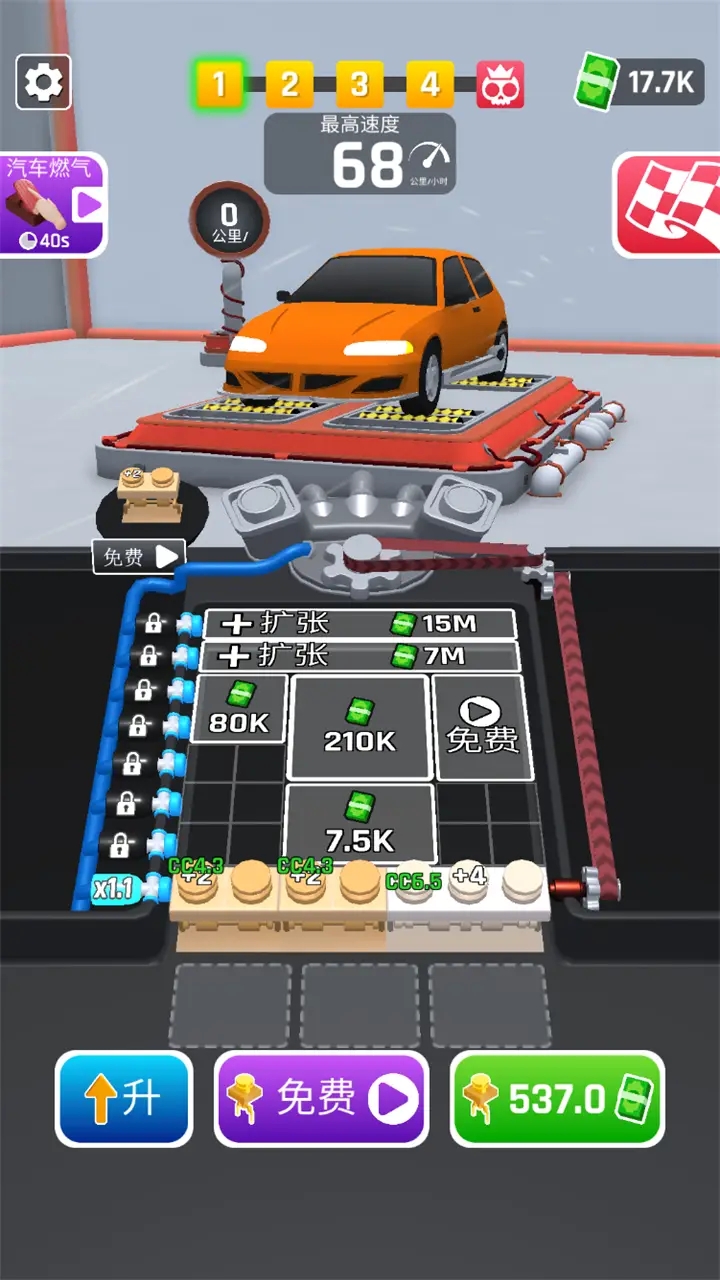This screenshot has height=1280, width=720.
Task: Unlock the 80K grid tile
Action: click(x=241, y=708)
